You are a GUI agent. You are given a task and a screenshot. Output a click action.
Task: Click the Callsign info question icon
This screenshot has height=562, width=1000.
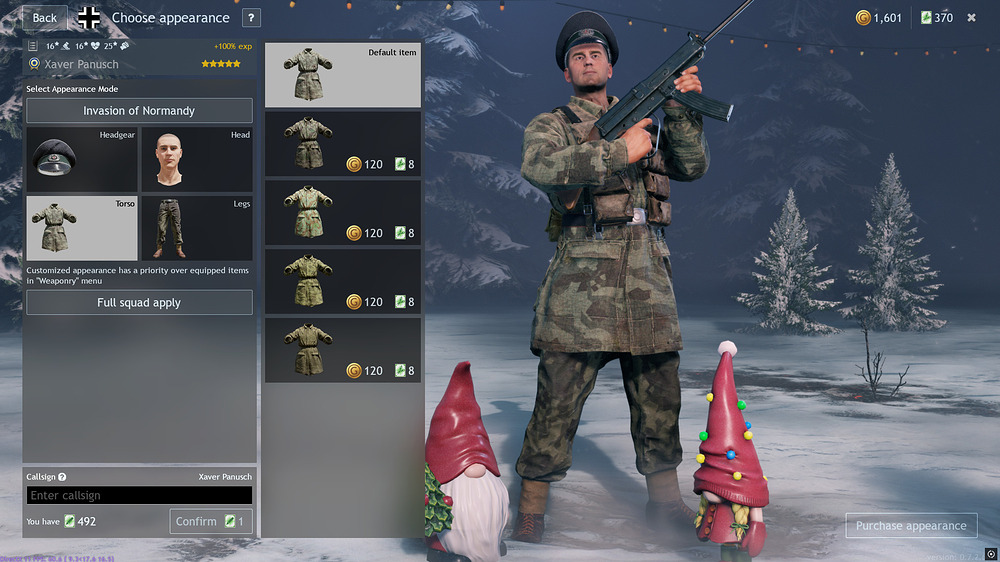point(62,478)
